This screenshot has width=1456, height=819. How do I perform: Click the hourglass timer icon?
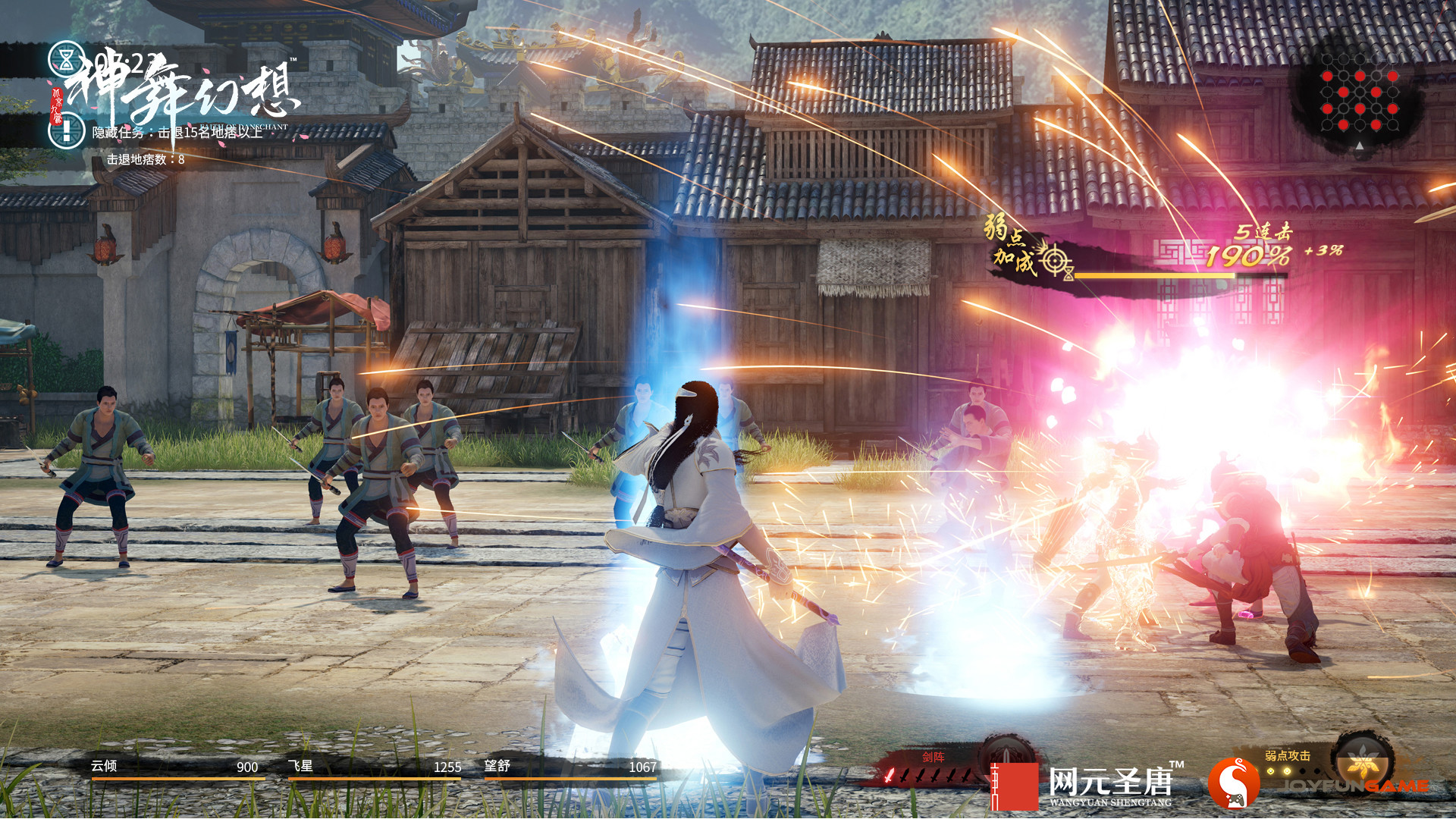(66, 58)
